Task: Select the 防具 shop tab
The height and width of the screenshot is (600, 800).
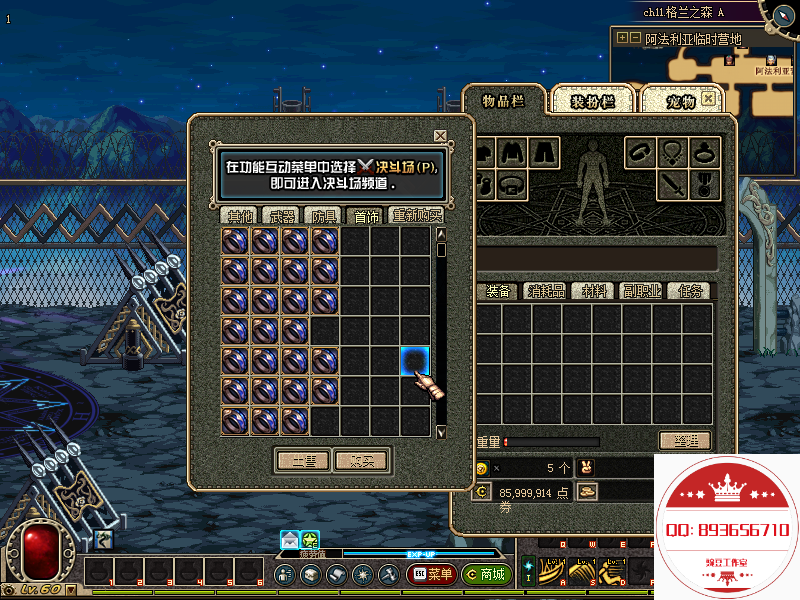Action: [325, 215]
